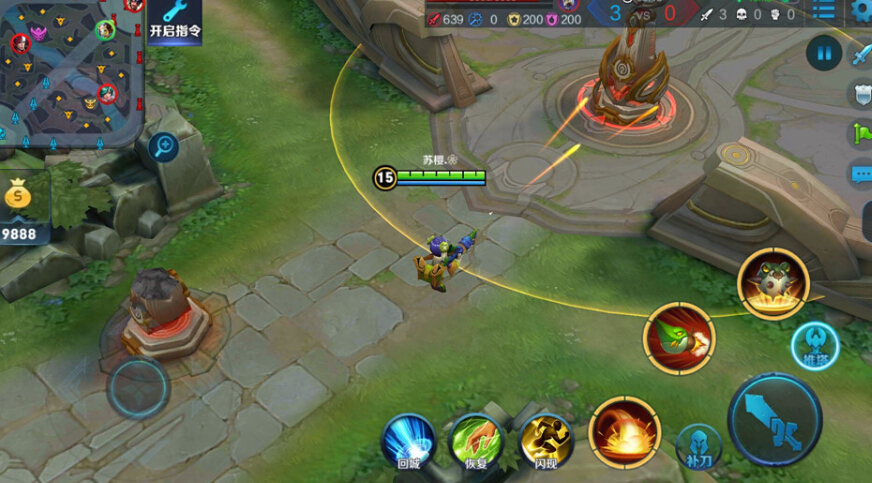The width and height of the screenshot is (872, 483).
Task: Tap the minimap magnifier zoom button
Action: pyautogui.click(x=163, y=148)
